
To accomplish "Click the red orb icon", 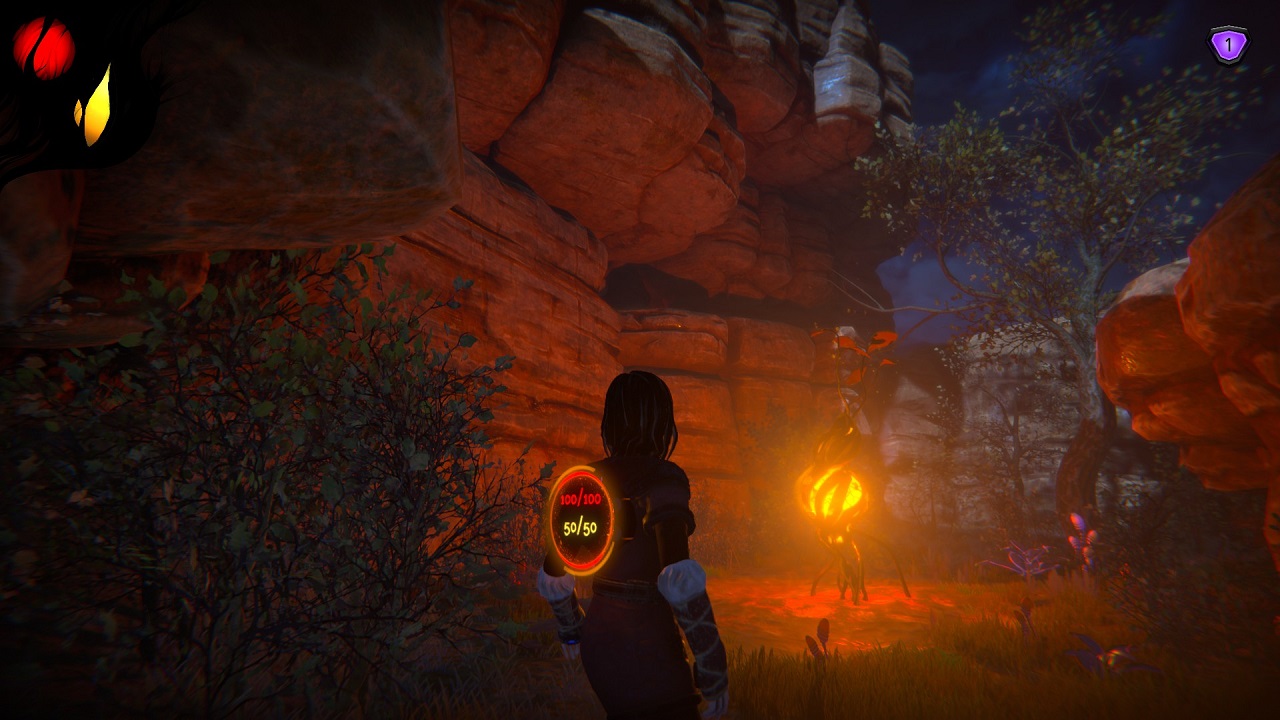I will click(43, 47).
